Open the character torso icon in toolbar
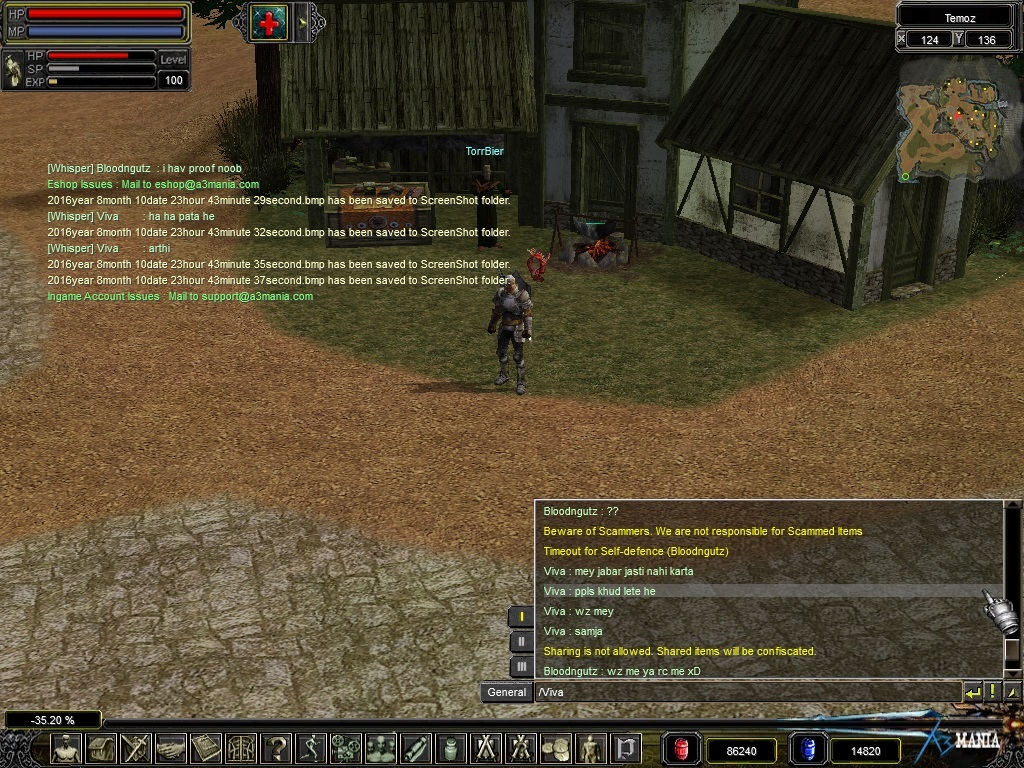 pyautogui.click(x=67, y=749)
